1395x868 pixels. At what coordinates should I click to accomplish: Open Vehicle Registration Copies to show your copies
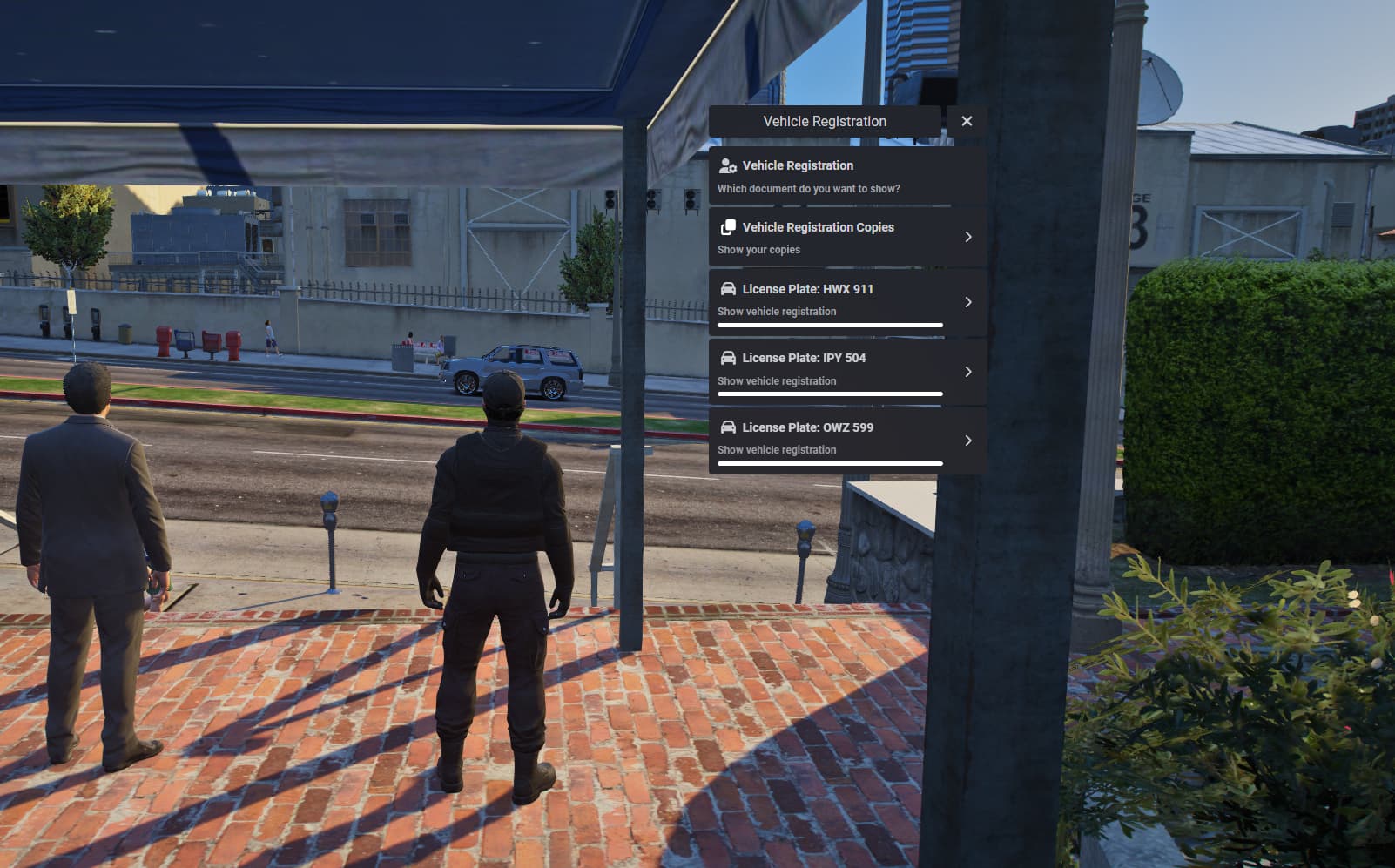(x=827, y=236)
